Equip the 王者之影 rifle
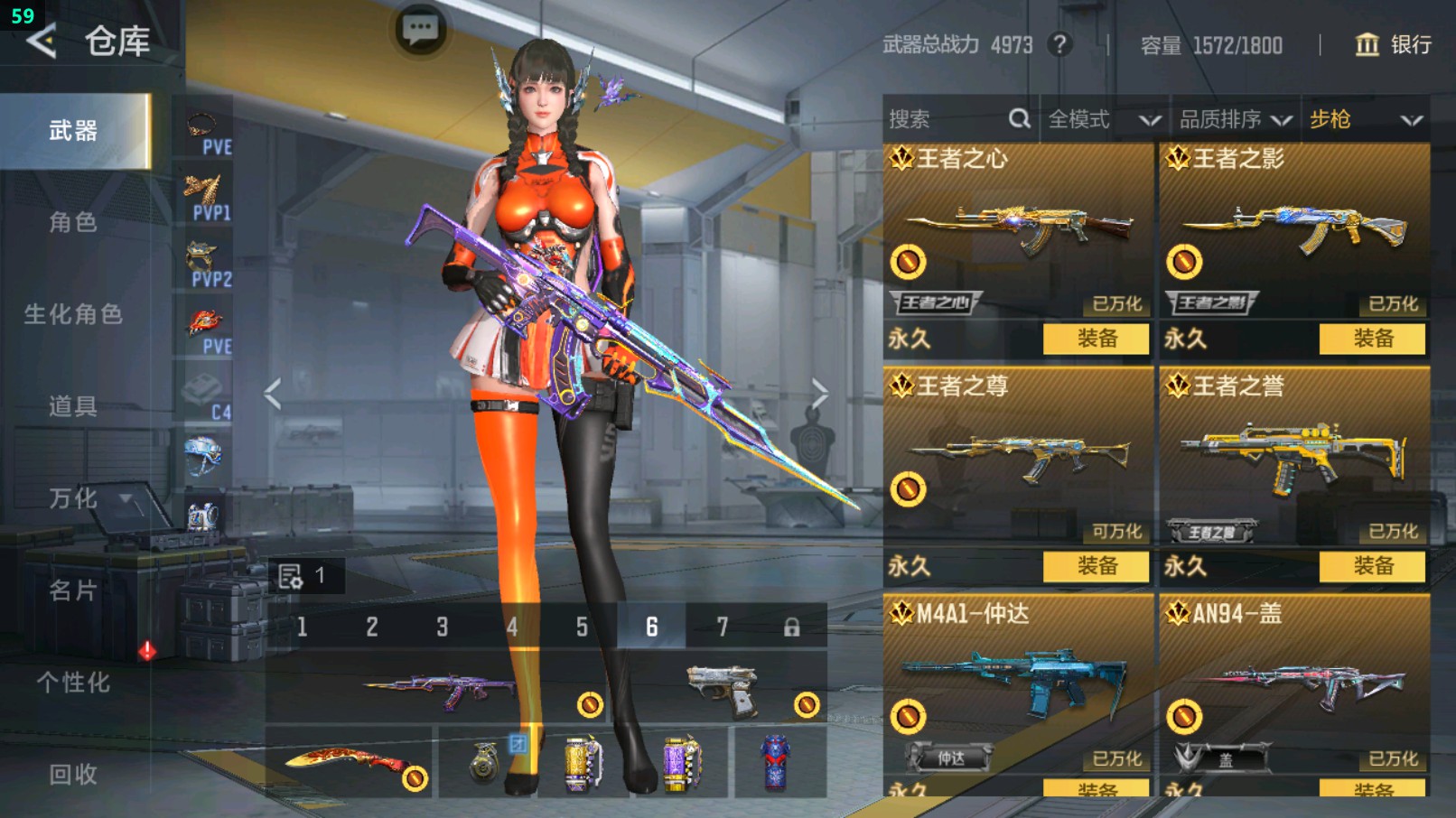 tap(1372, 339)
